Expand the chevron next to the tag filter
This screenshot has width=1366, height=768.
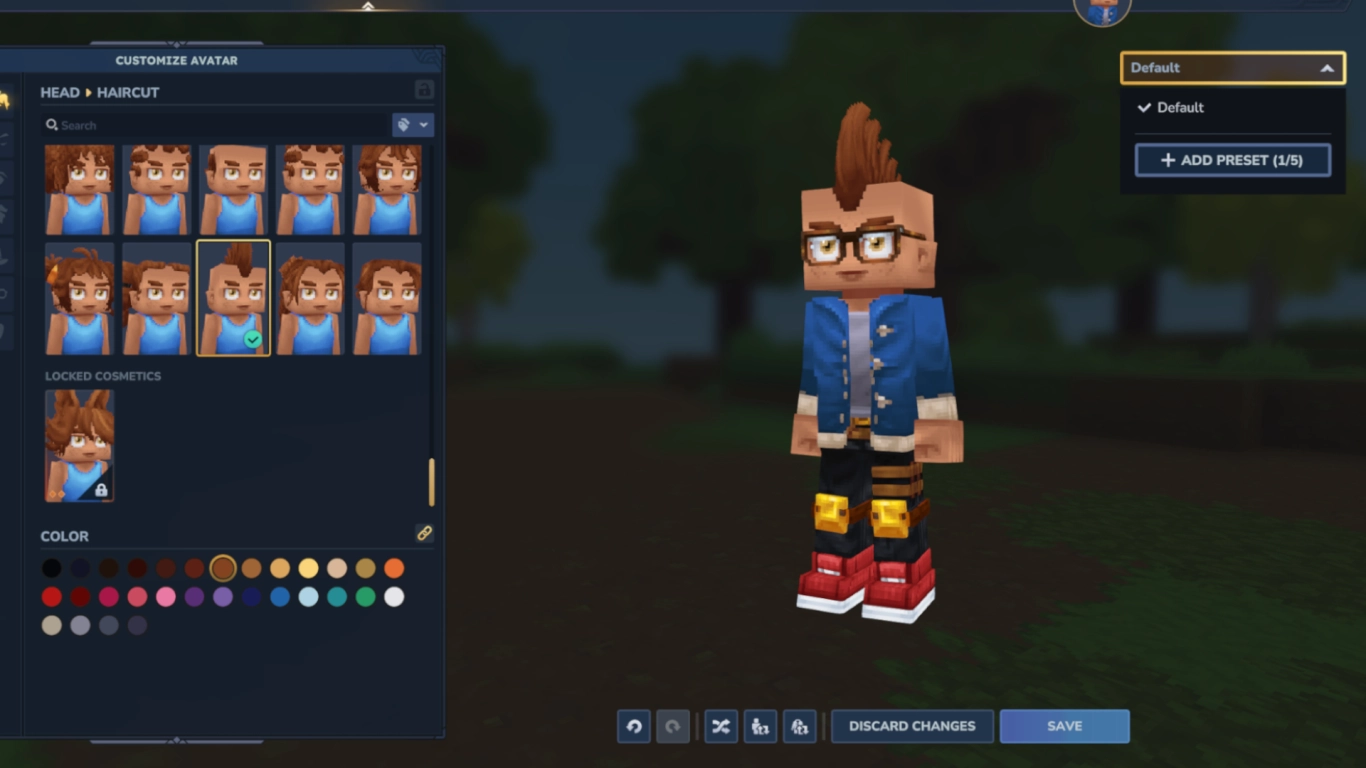[424, 124]
